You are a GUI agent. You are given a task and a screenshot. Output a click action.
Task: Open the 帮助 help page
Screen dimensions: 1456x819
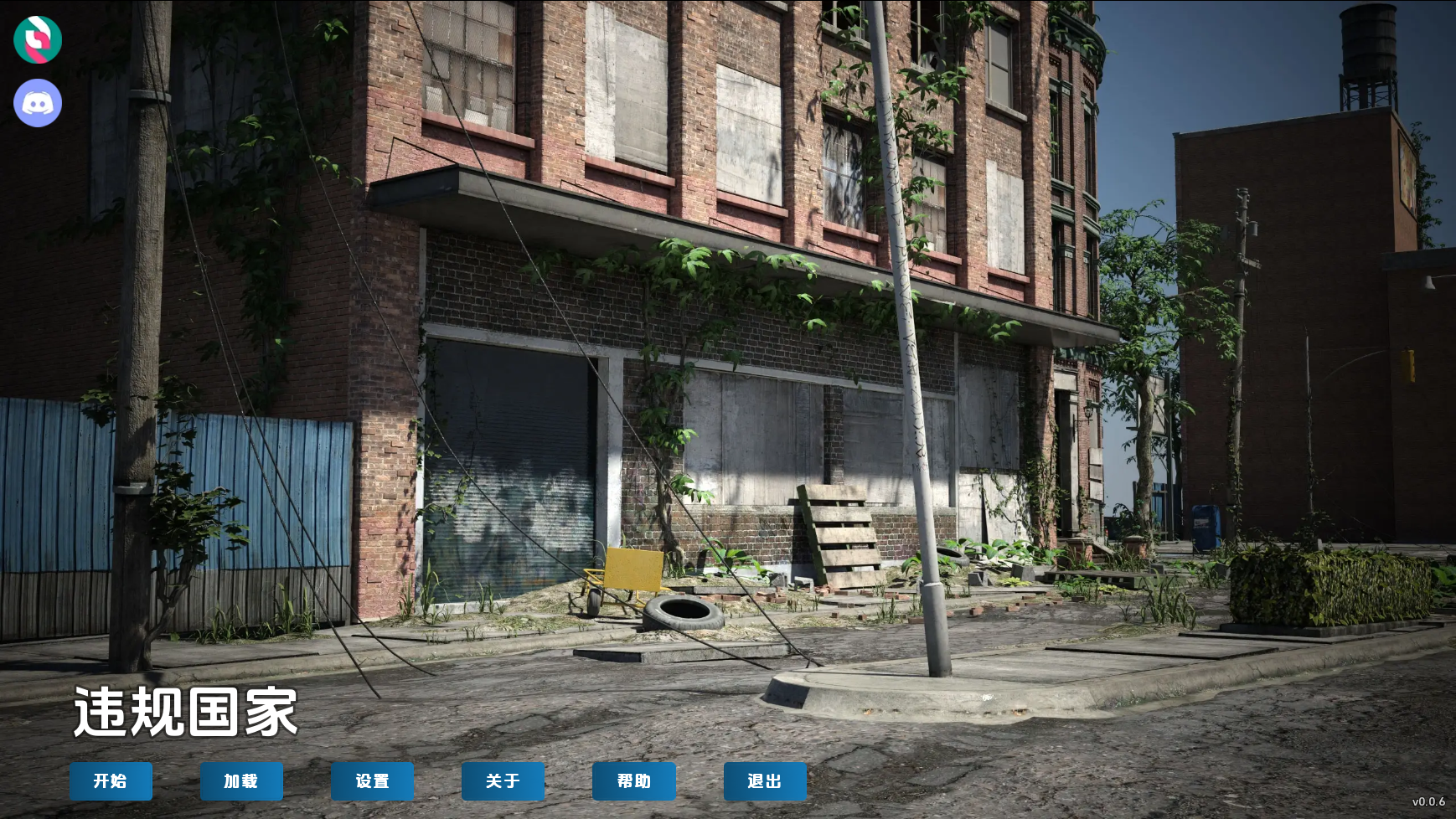[x=633, y=780]
